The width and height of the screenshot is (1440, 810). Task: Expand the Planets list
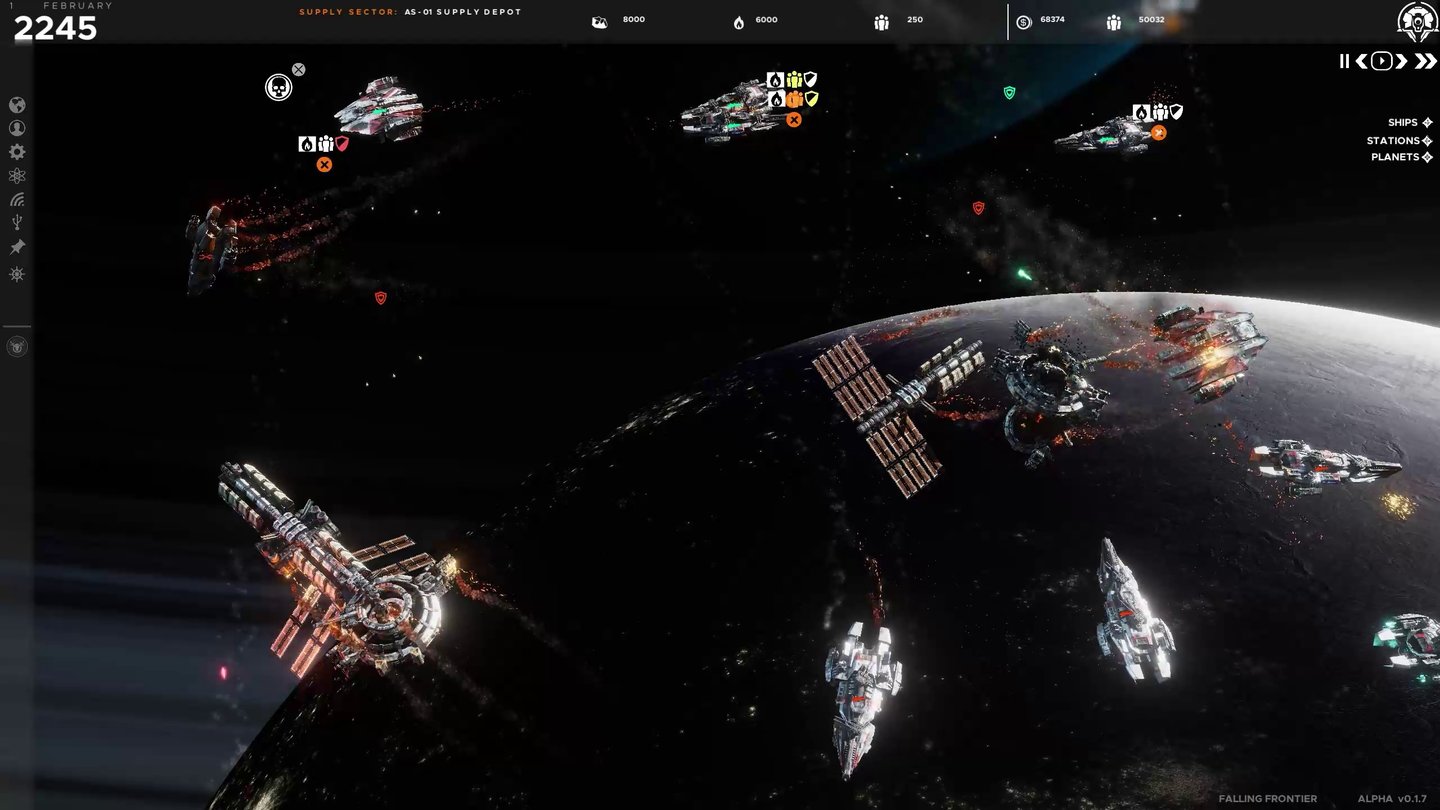(x=1402, y=157)
